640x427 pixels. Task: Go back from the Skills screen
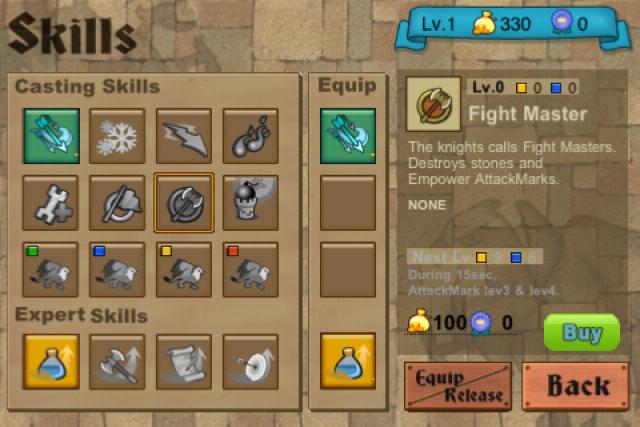click(575, 386)
